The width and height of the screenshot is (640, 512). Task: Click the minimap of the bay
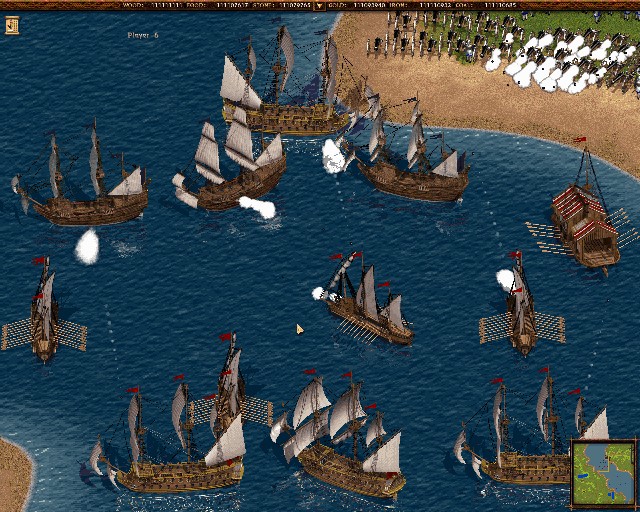tap(603, 474)
